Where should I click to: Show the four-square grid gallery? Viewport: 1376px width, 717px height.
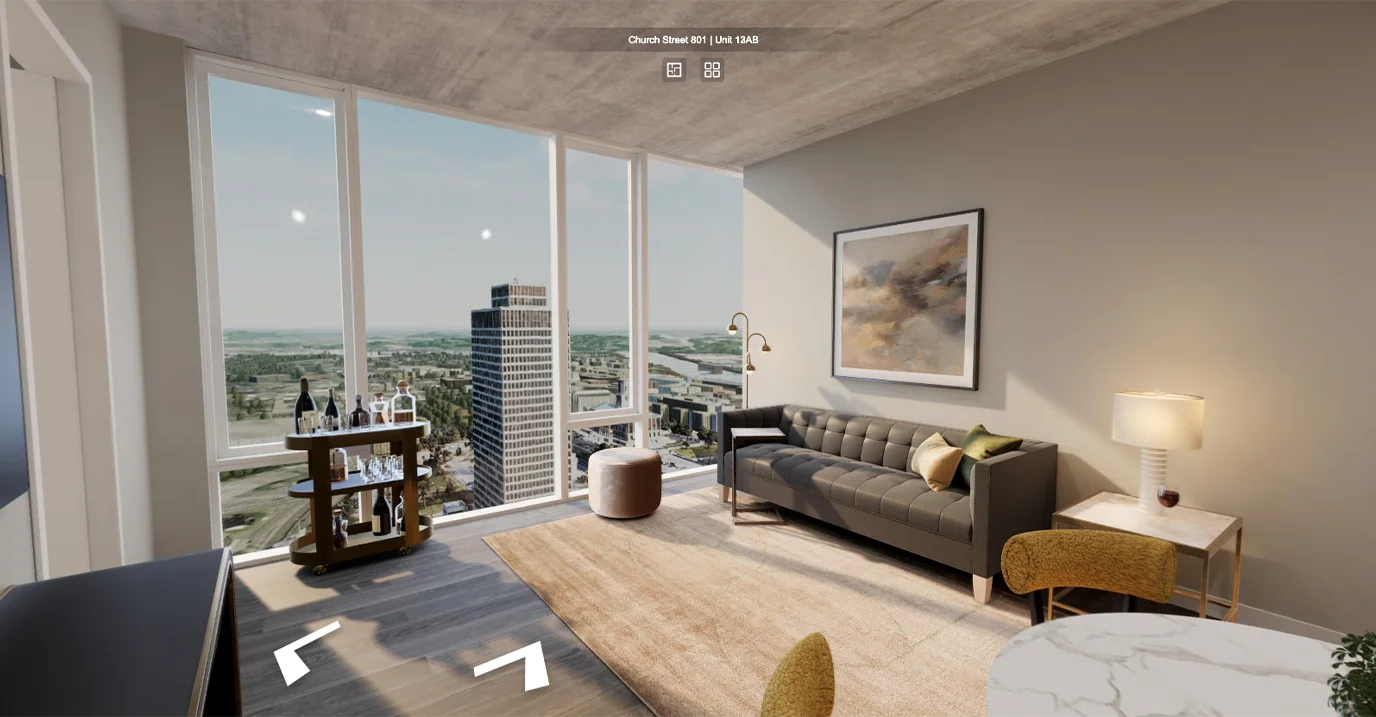tap(712, 70)
